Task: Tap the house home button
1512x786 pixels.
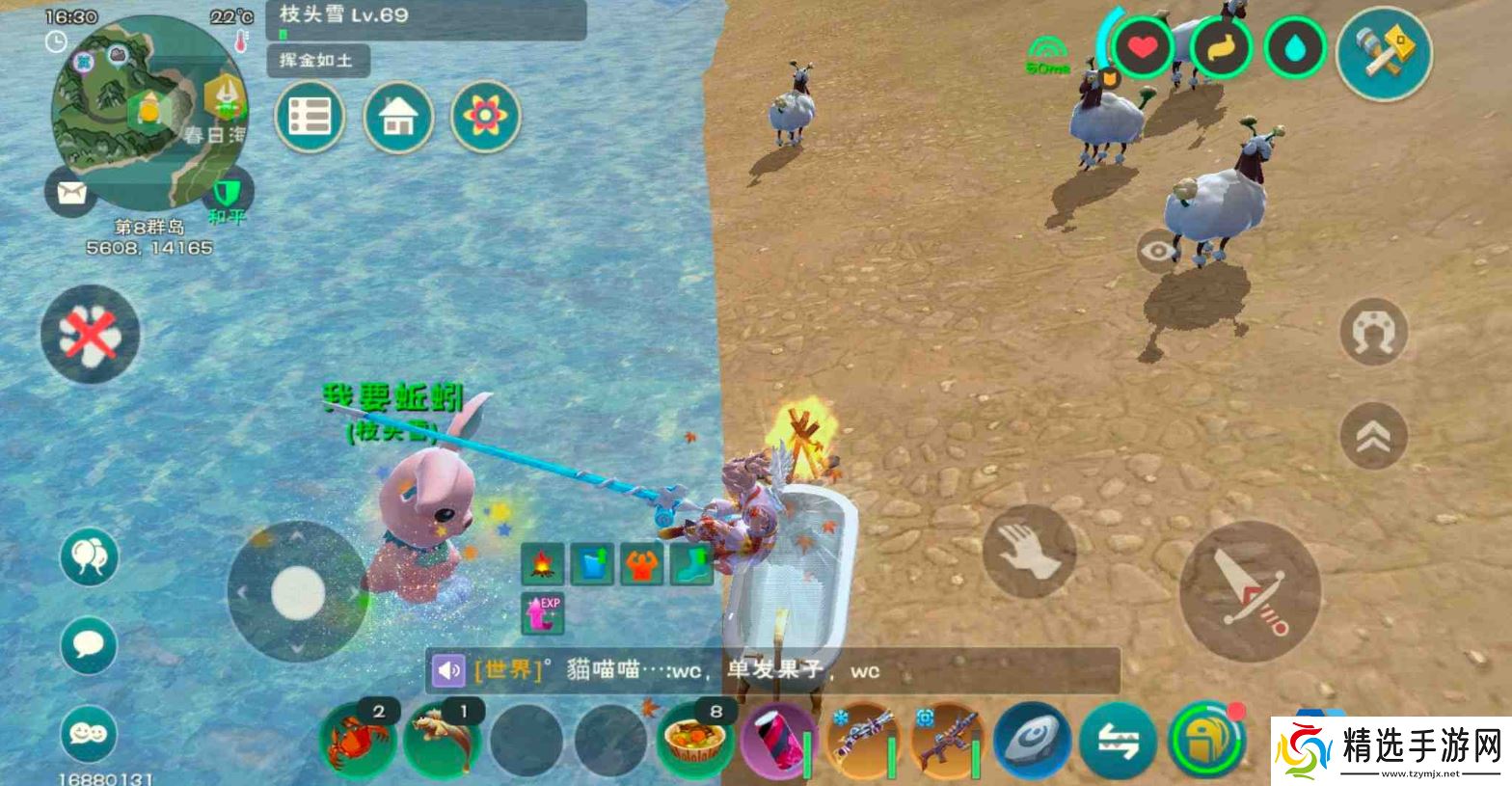Action: (x=397, y=118)
